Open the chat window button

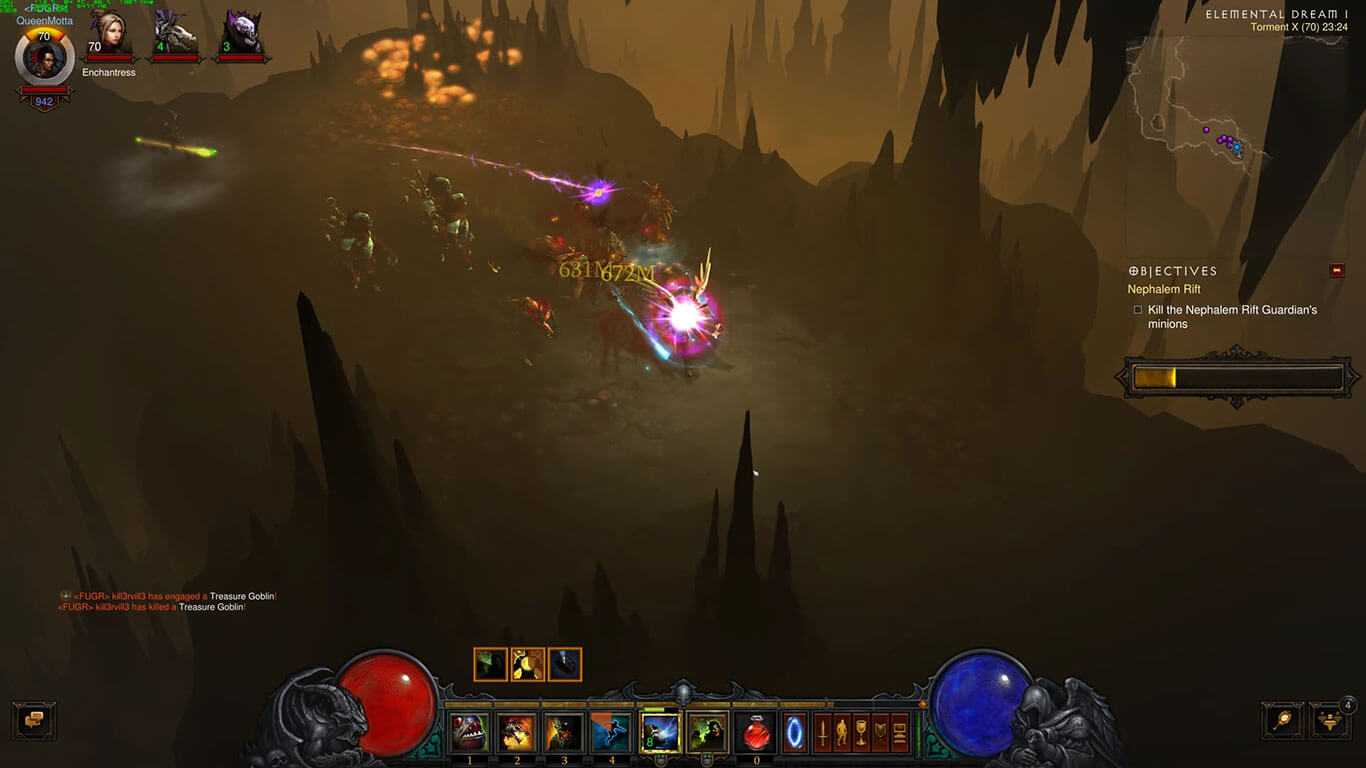click(34, 720)
